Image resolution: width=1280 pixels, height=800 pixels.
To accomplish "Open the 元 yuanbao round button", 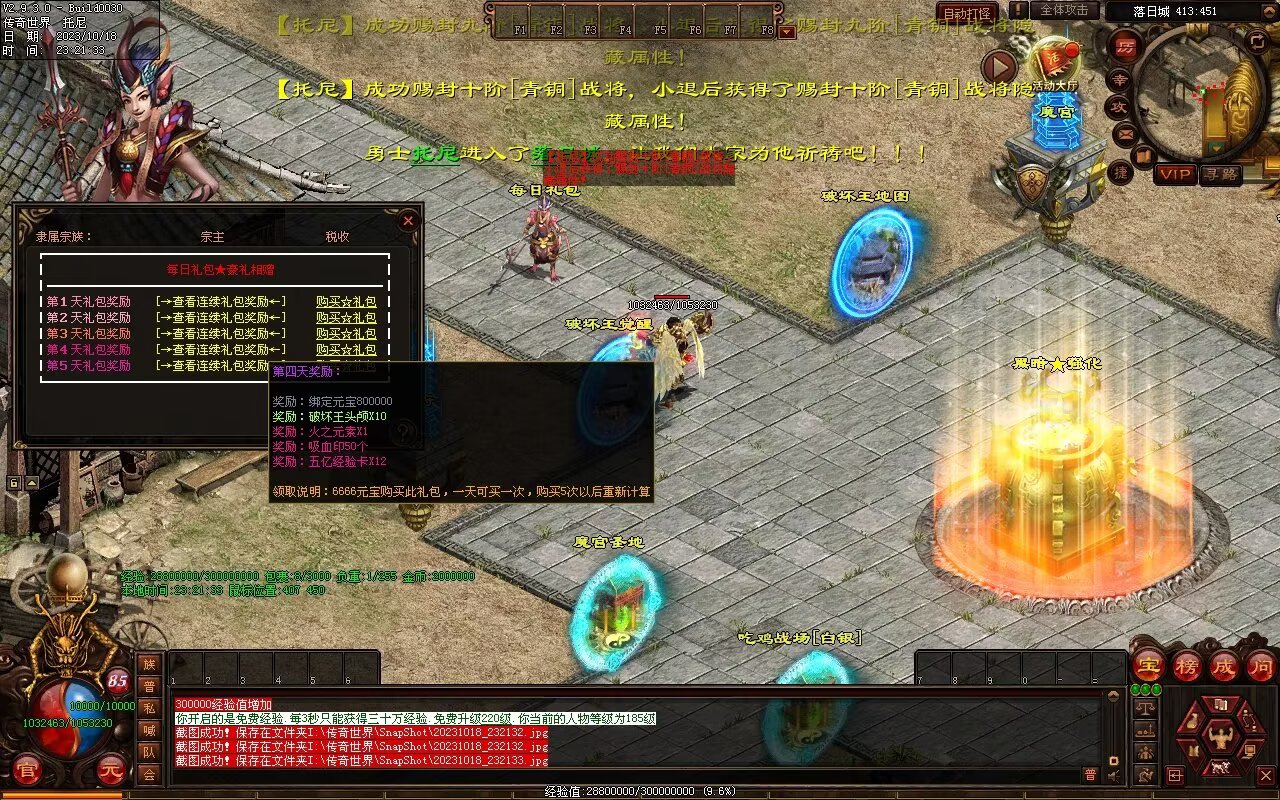I will click(x=110, y=770).
